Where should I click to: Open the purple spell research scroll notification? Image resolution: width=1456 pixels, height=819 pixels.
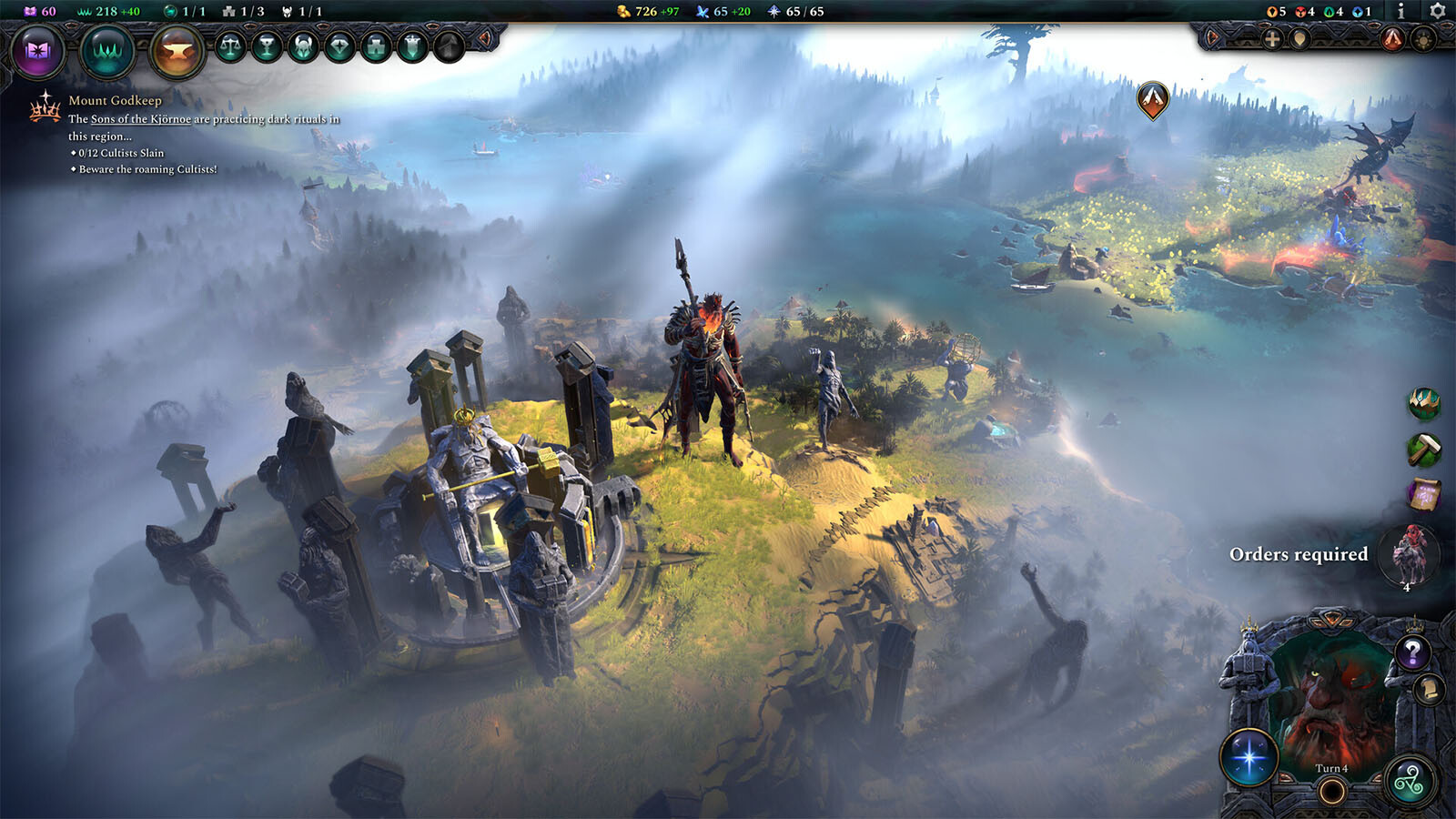1424,491
